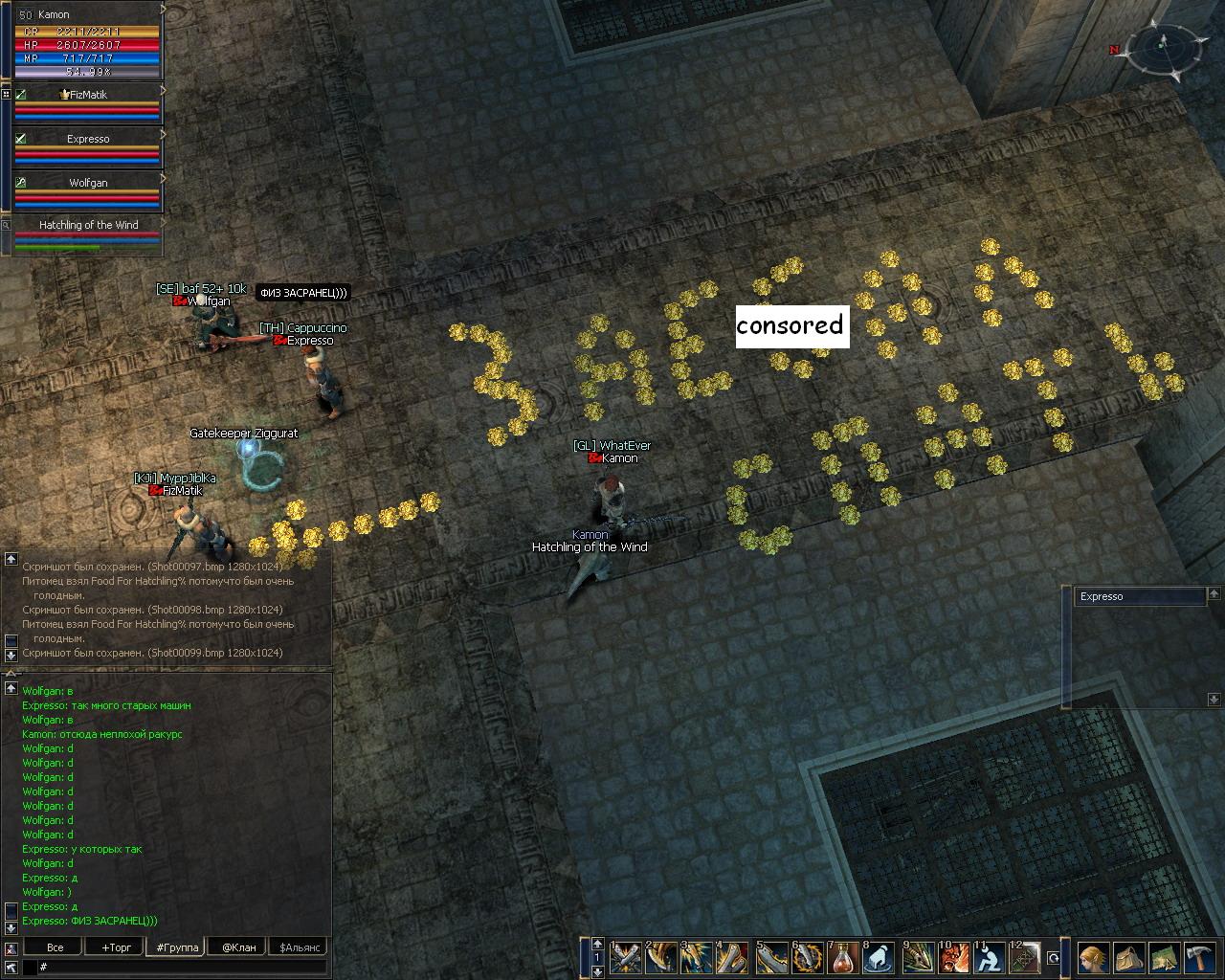
Task: Select the Hatchling of the Wind pet frame
Action: [x=87, y=234]
